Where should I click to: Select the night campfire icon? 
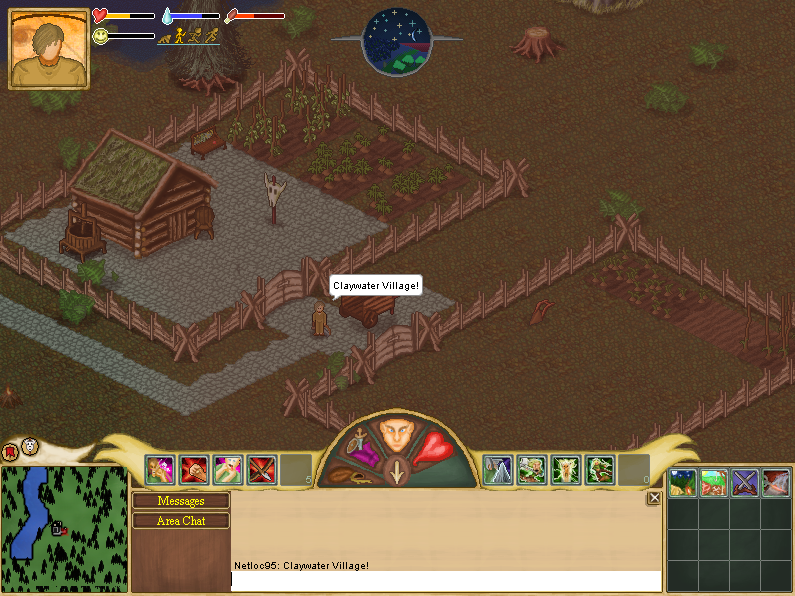coord(683,483)
